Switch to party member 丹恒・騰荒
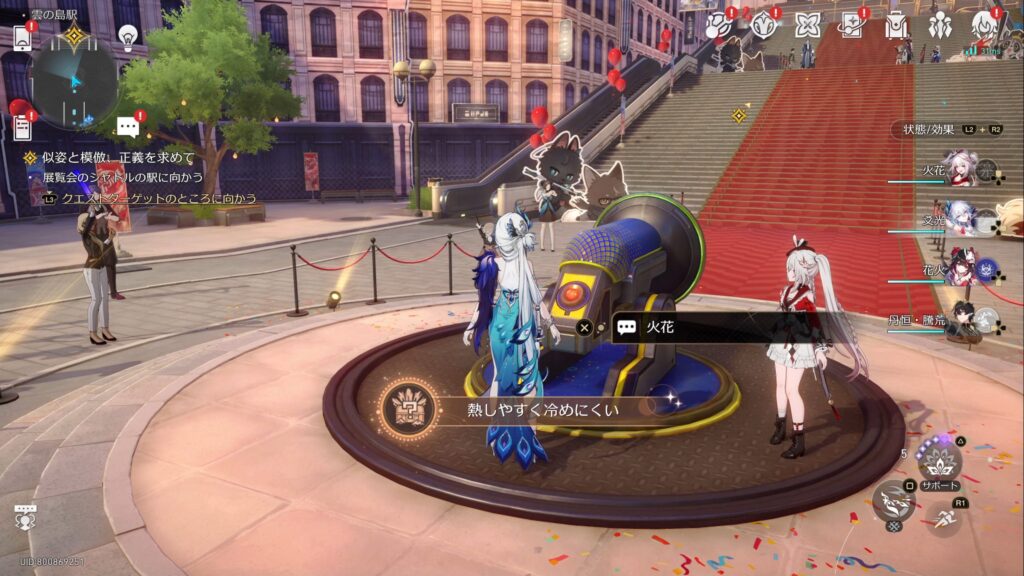Image resolution: width=1024 pixels, height=576 pixels. tap(962, 318)
